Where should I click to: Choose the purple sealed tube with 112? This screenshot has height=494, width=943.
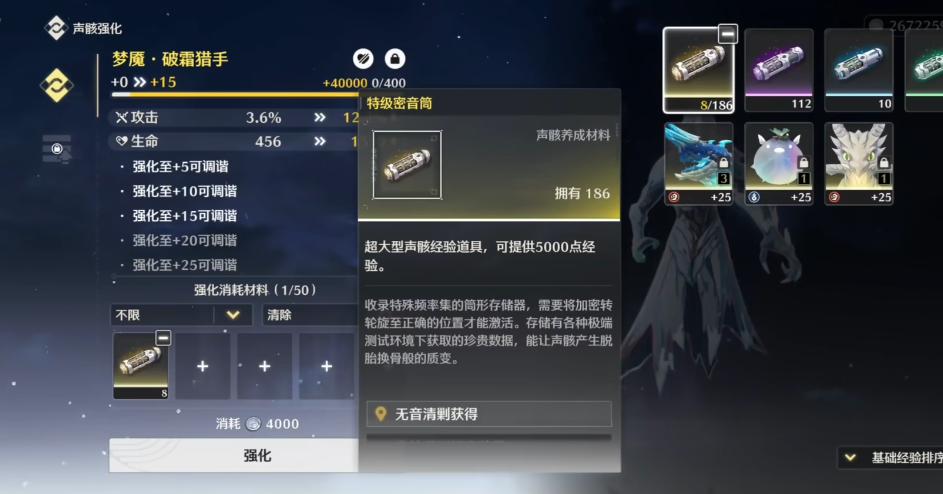point(778,69)
